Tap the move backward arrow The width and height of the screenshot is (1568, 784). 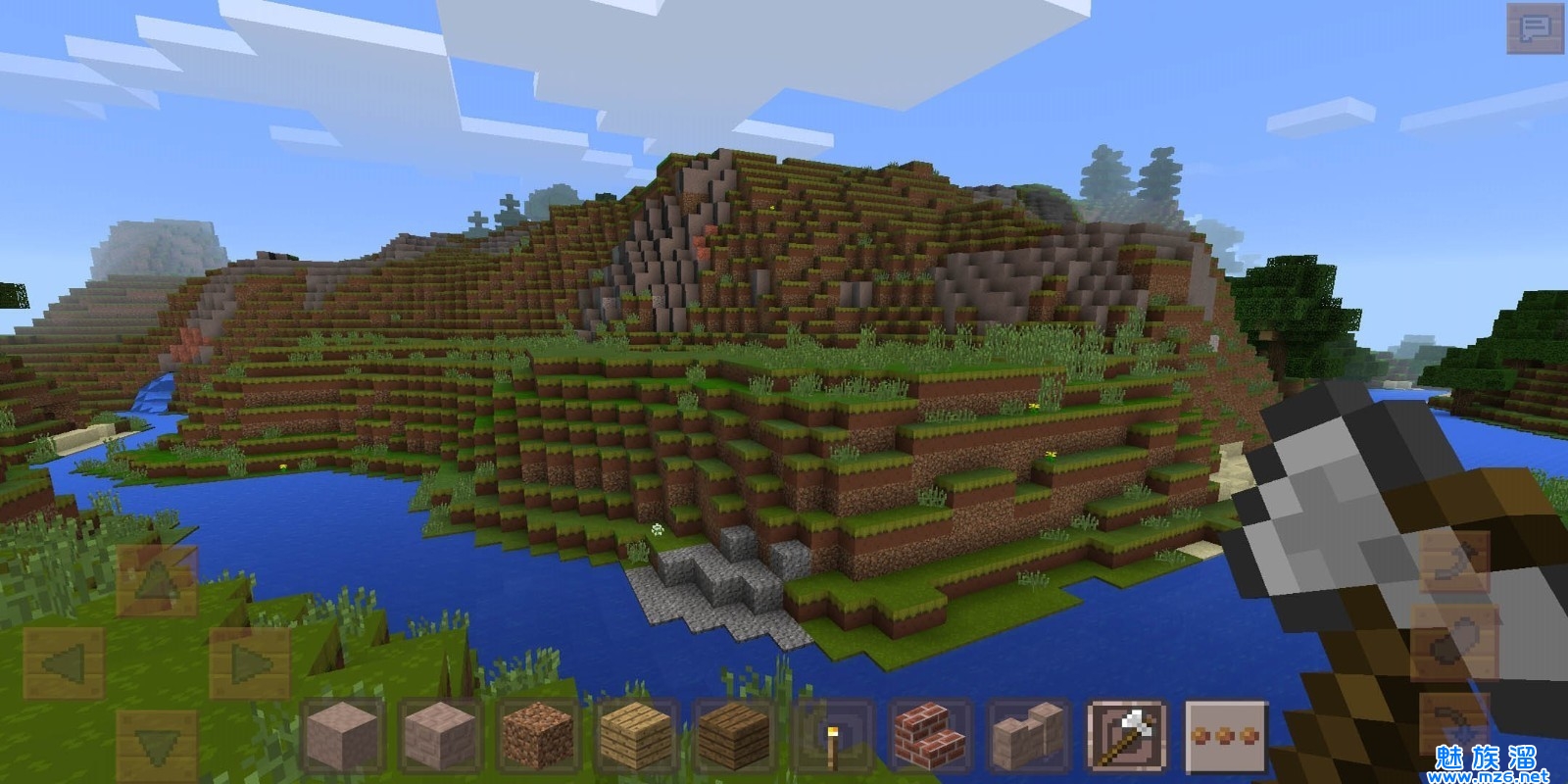[156, 746]
